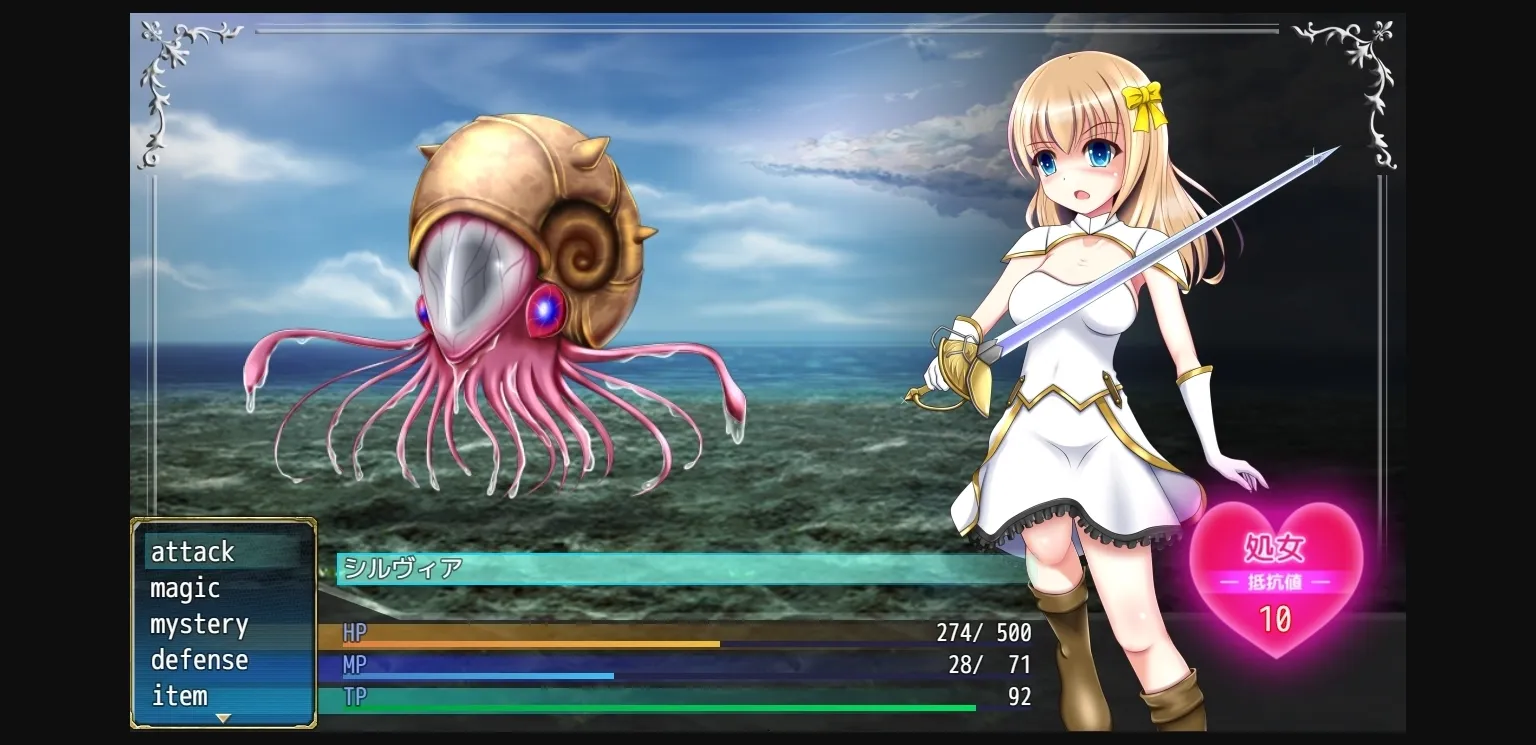Click the pink heart resistance gauge
This screenshot has width=1536, height=745.
click(x=1277, y=575)
